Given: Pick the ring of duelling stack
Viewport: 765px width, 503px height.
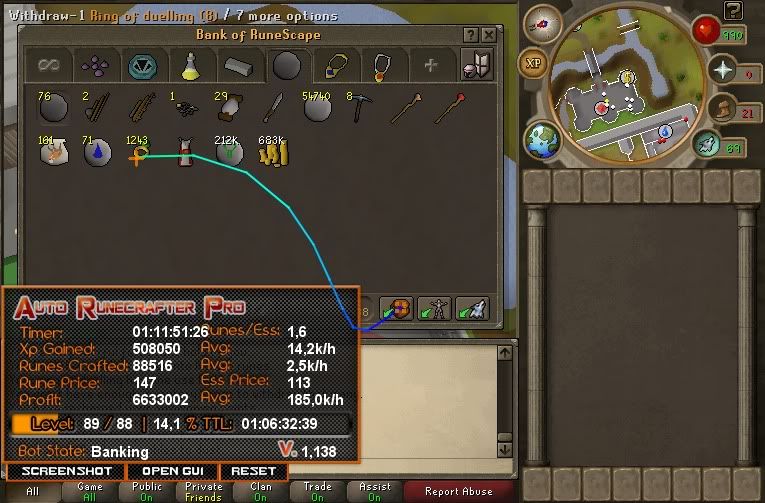Looking at the screenshot, I should coord(138,153).
